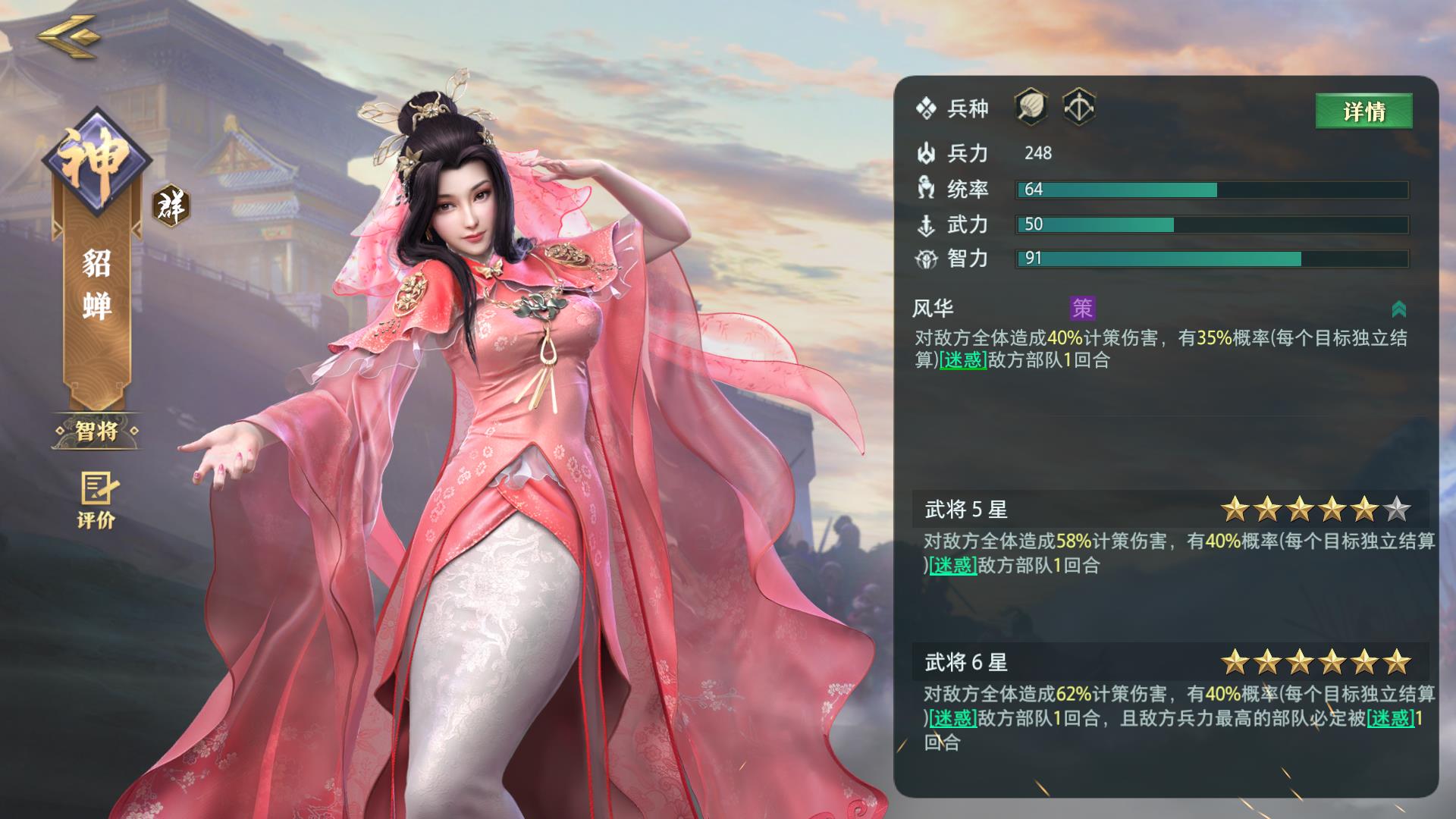This screenshot has height=819, width=1456.
Task: Select the crossbow troop type icon
Action: coord(1080,108)
